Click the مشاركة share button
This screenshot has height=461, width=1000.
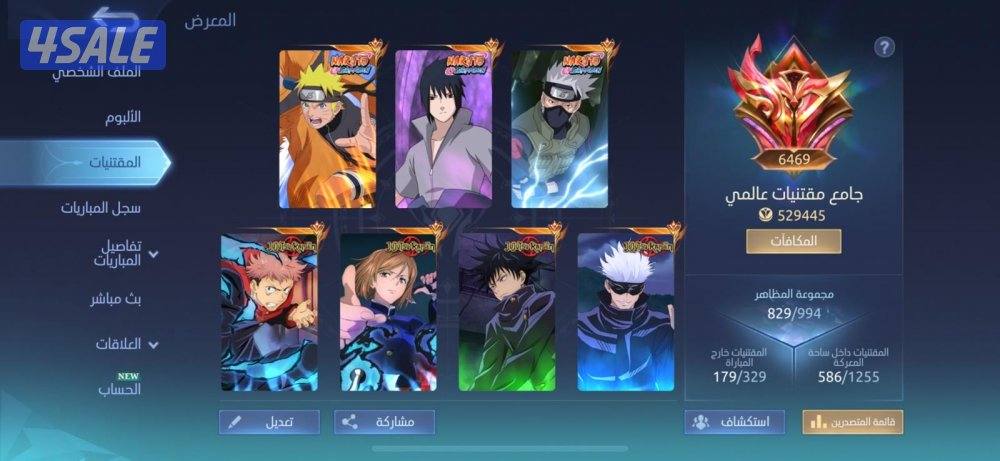tap(384, 422)
